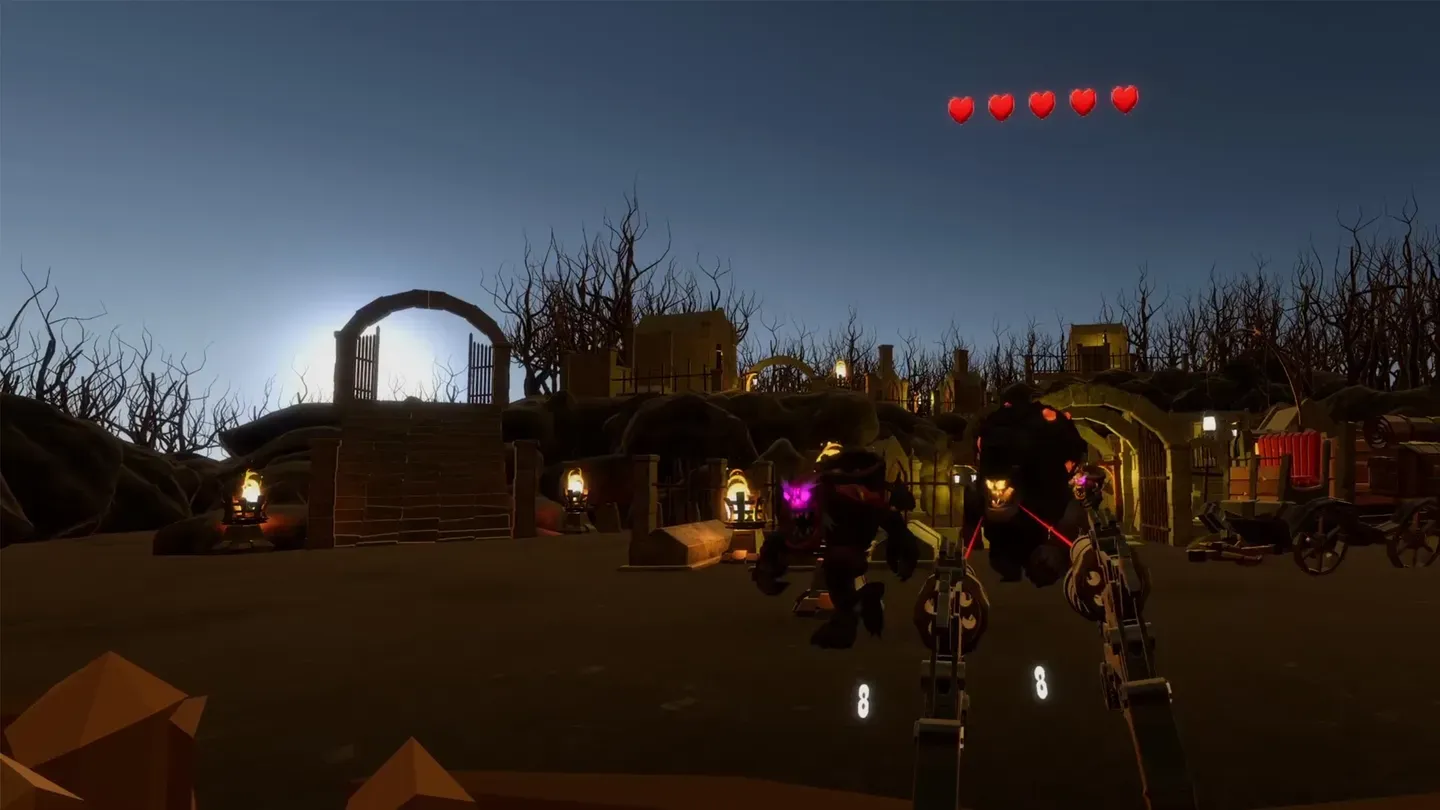Click the first red heart in the health bar

pos(960,104)
